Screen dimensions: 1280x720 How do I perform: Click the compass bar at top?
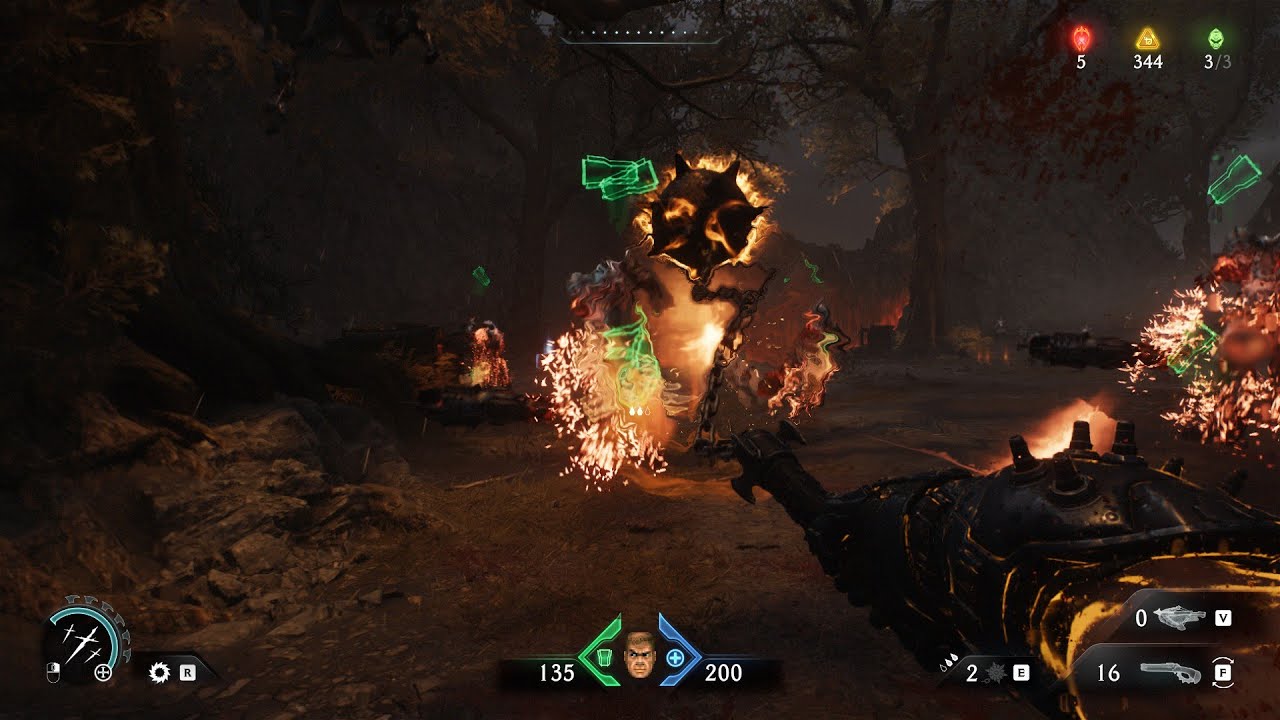640,41
